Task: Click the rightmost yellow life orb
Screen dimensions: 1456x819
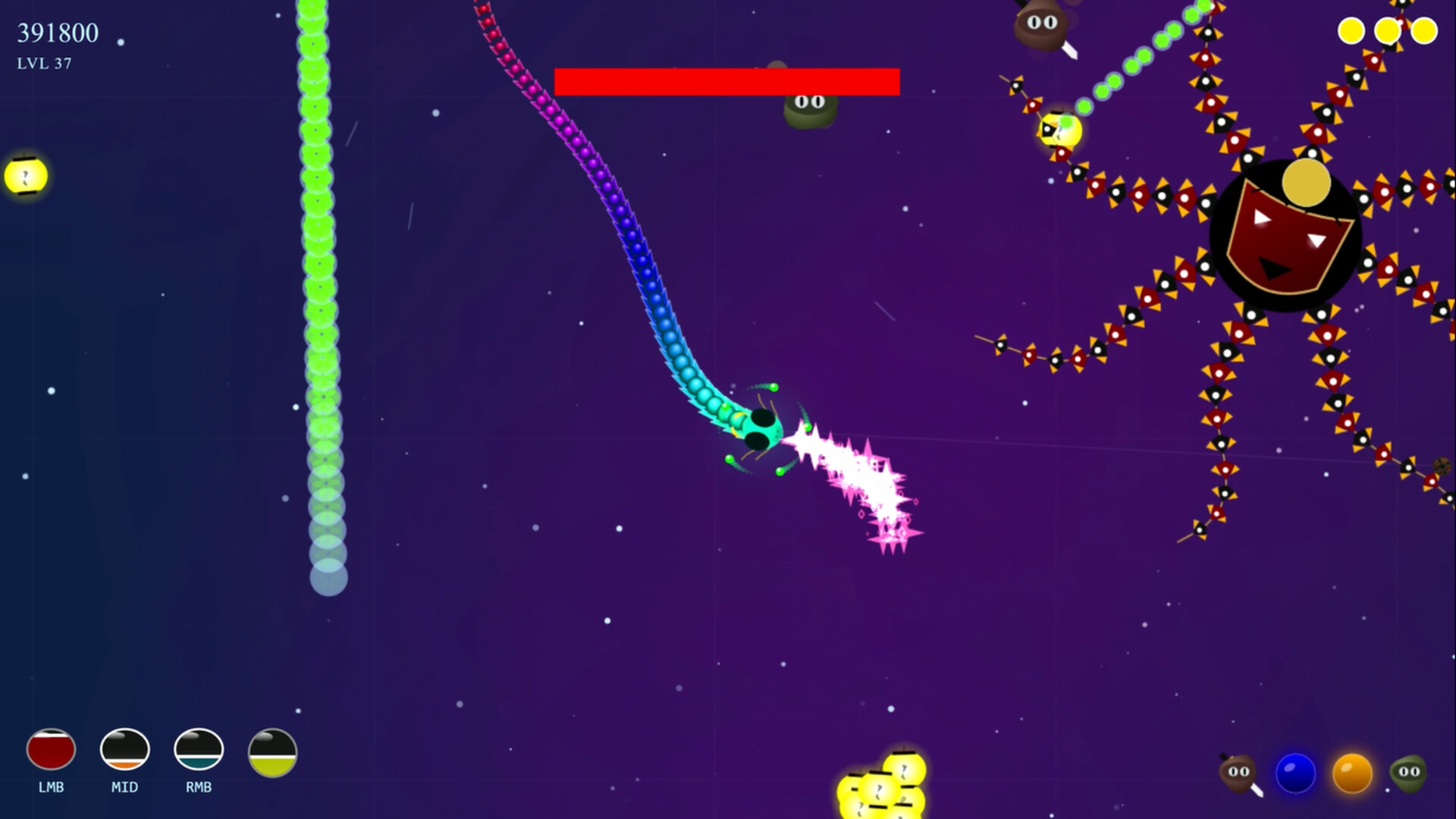Action: pyautogui.click(x=1424, y=31)
